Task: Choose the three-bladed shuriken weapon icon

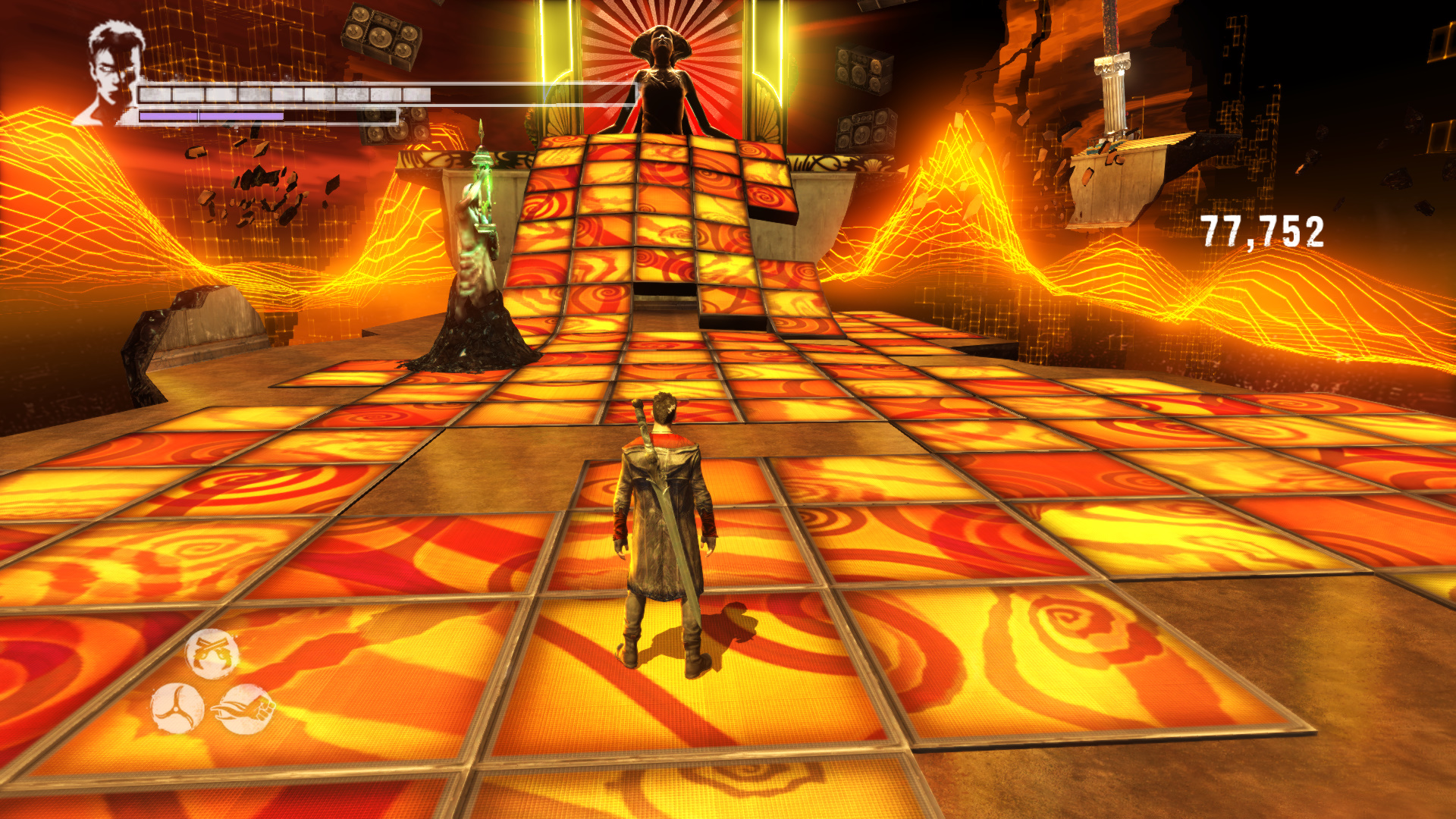Action: 177,708
